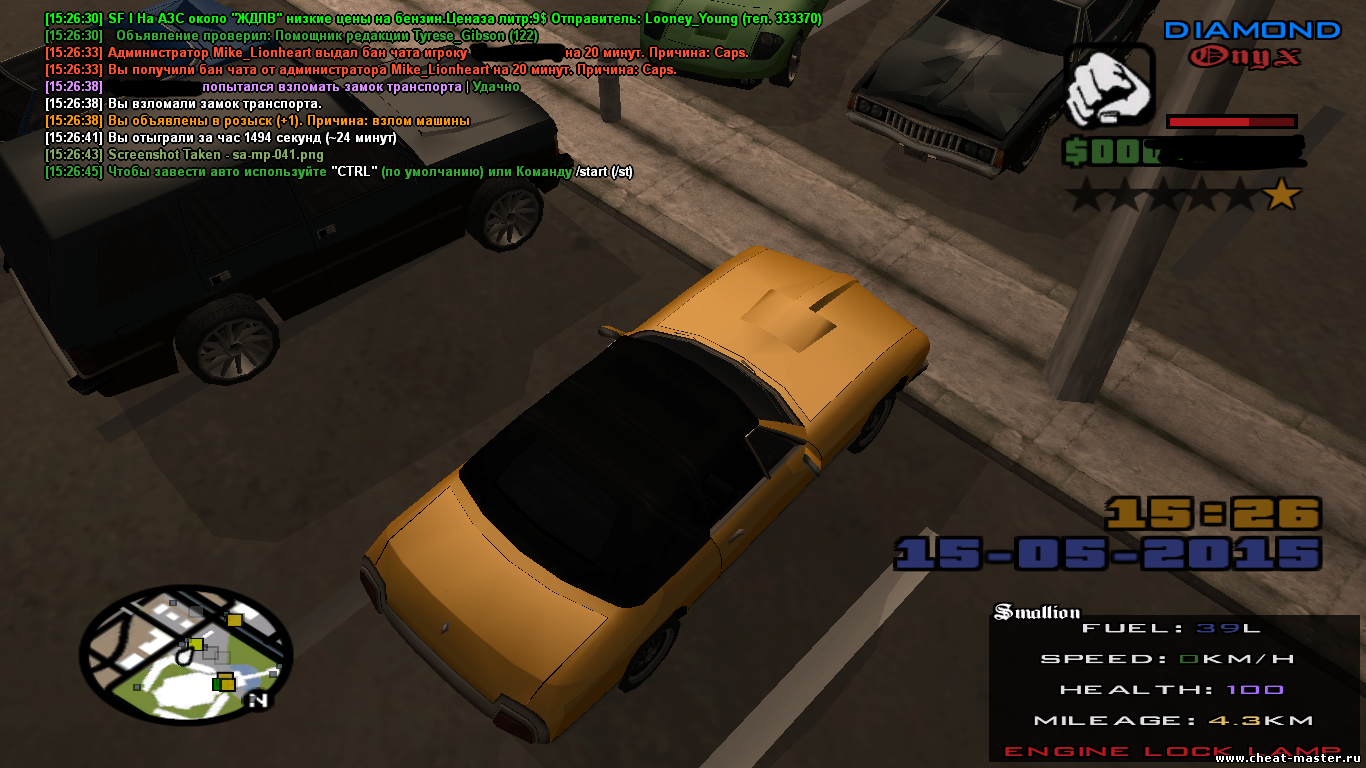Click the Diamond Onyx server logo
The height and width of the screenshot is (768, 1366).
[x=1251, y=43]
